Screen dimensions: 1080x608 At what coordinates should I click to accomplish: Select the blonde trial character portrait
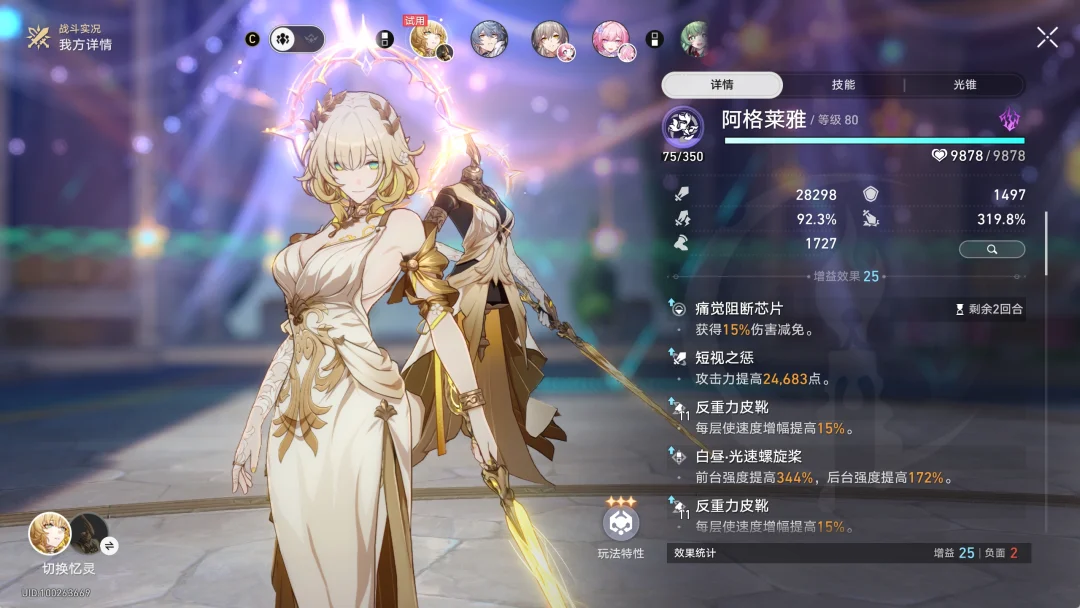pos(429,40)
